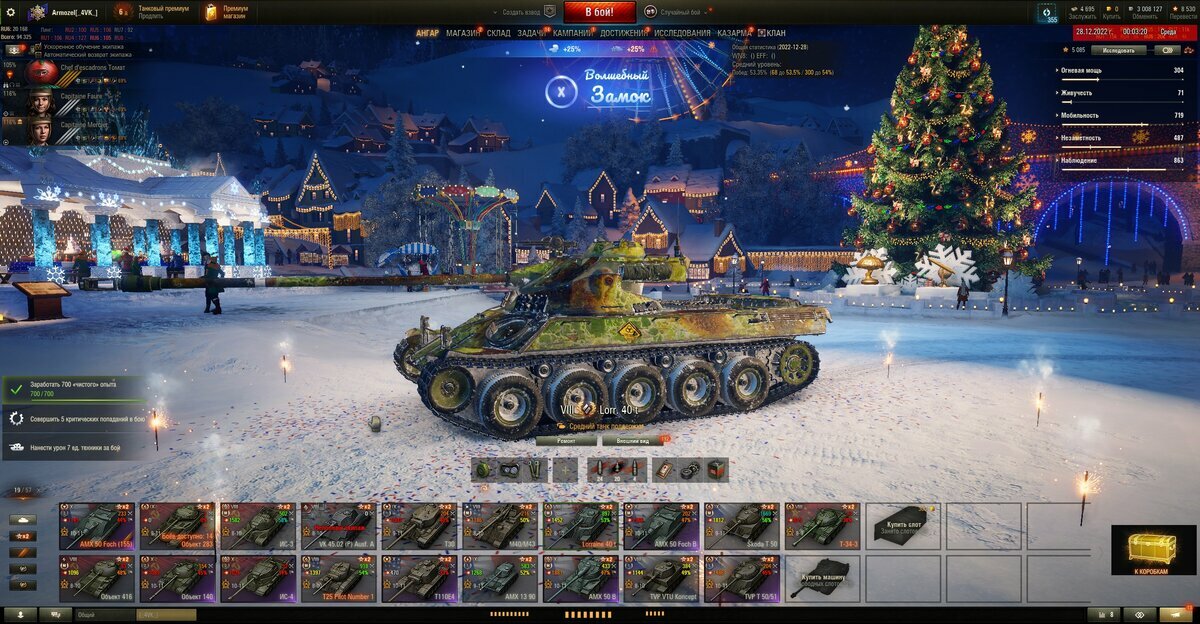
Task: Open the МАГАЗИН tab
Action: point(462,33)
